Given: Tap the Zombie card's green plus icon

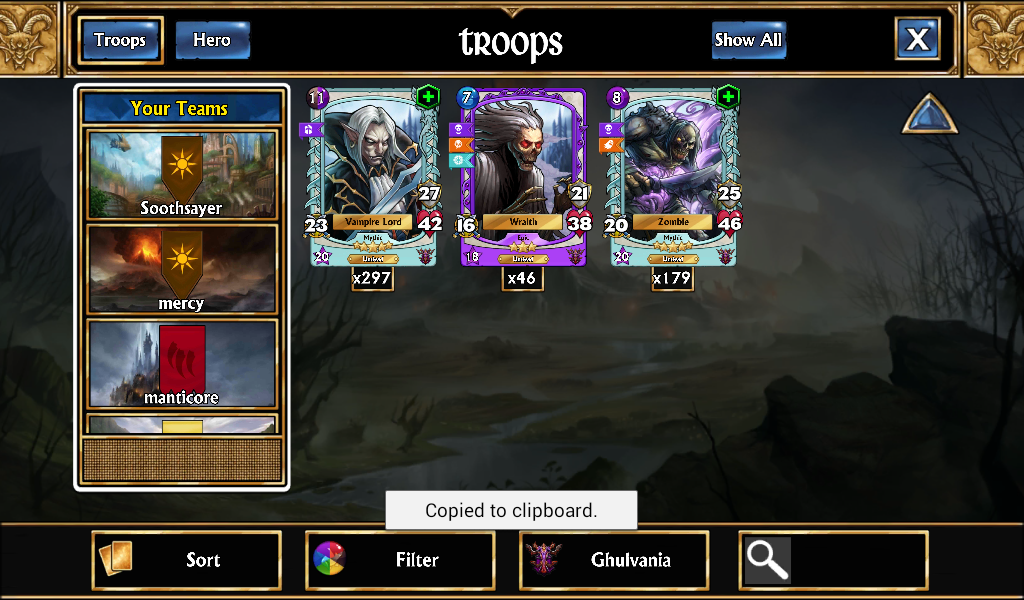Looking at the screenshot, I should click(728, 97).
